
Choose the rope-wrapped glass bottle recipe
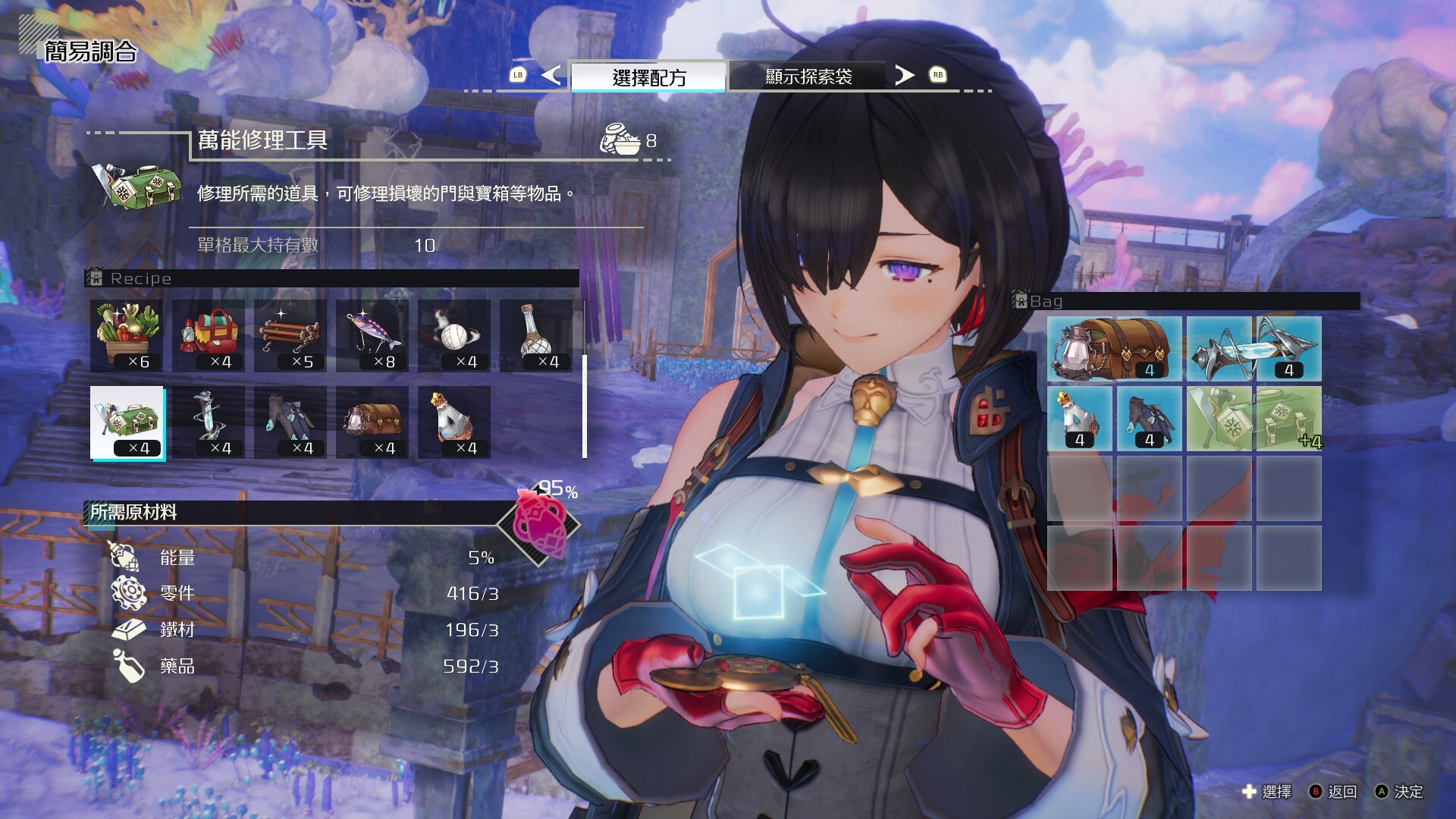click(536, 335)
